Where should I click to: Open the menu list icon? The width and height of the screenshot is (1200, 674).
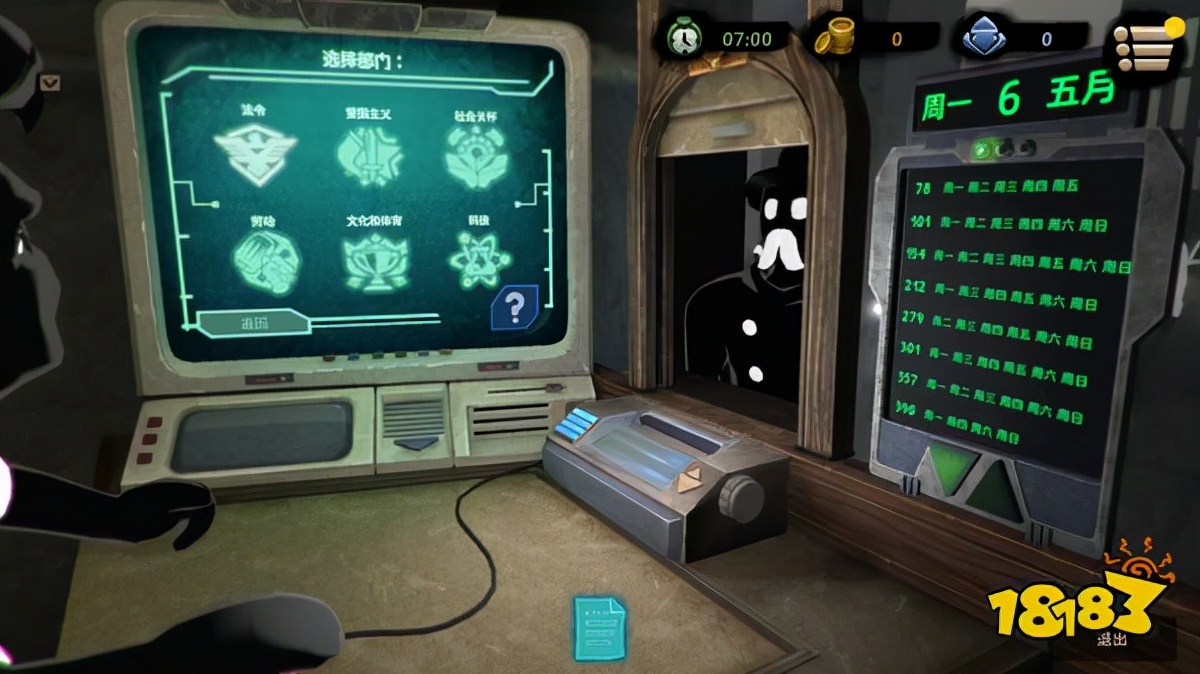pyautogui.click(x=1143, y=45)
